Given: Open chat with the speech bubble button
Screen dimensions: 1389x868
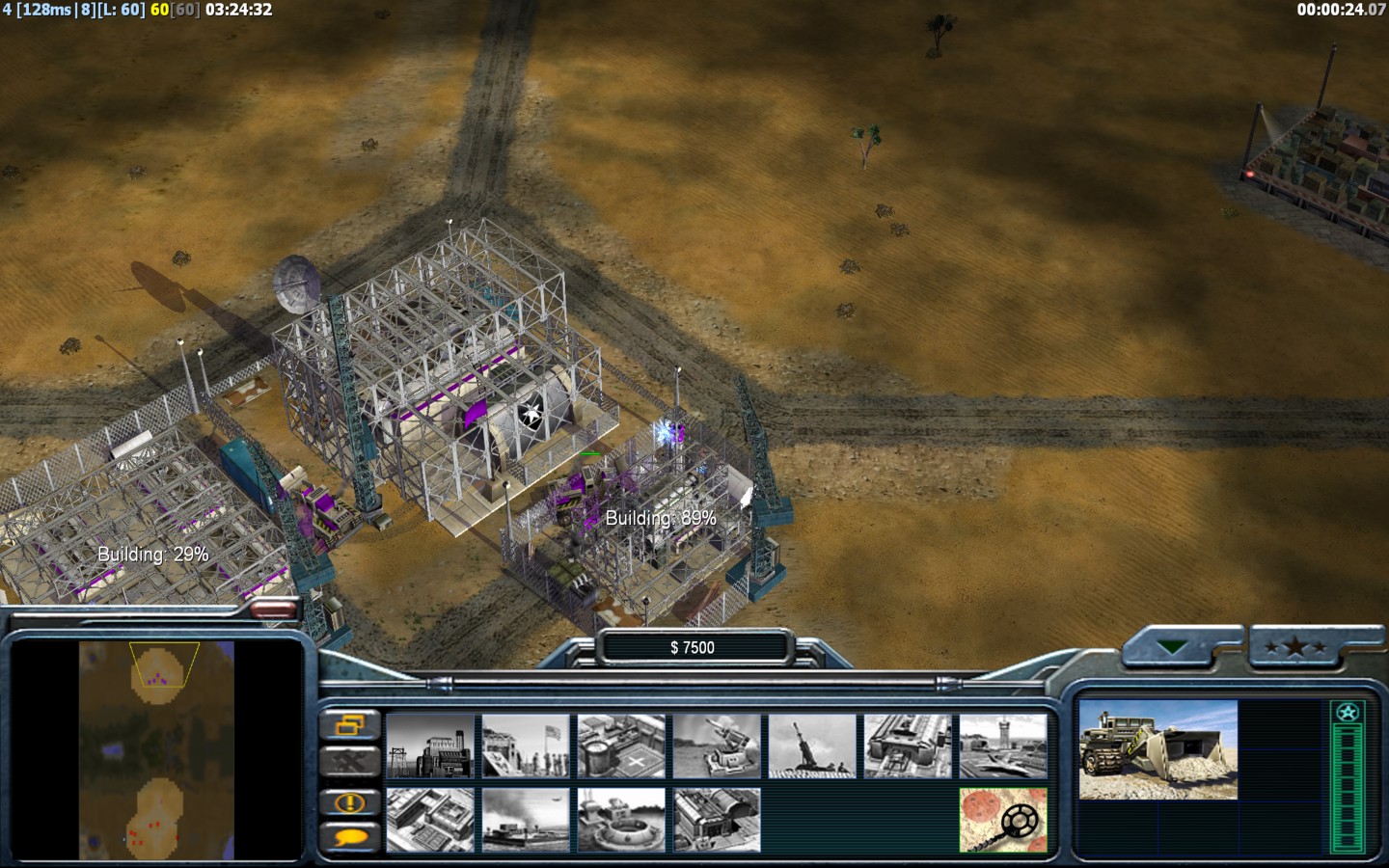Looking at the screenshot, I should 349,837.
